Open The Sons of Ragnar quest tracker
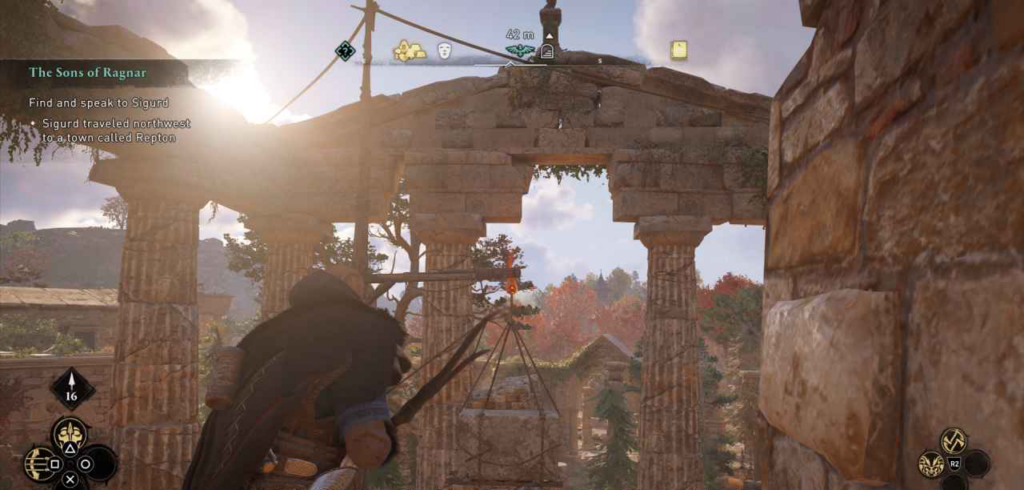Image resolution: width=1024 pixels, height=490 pixels. tap(90, 73)
